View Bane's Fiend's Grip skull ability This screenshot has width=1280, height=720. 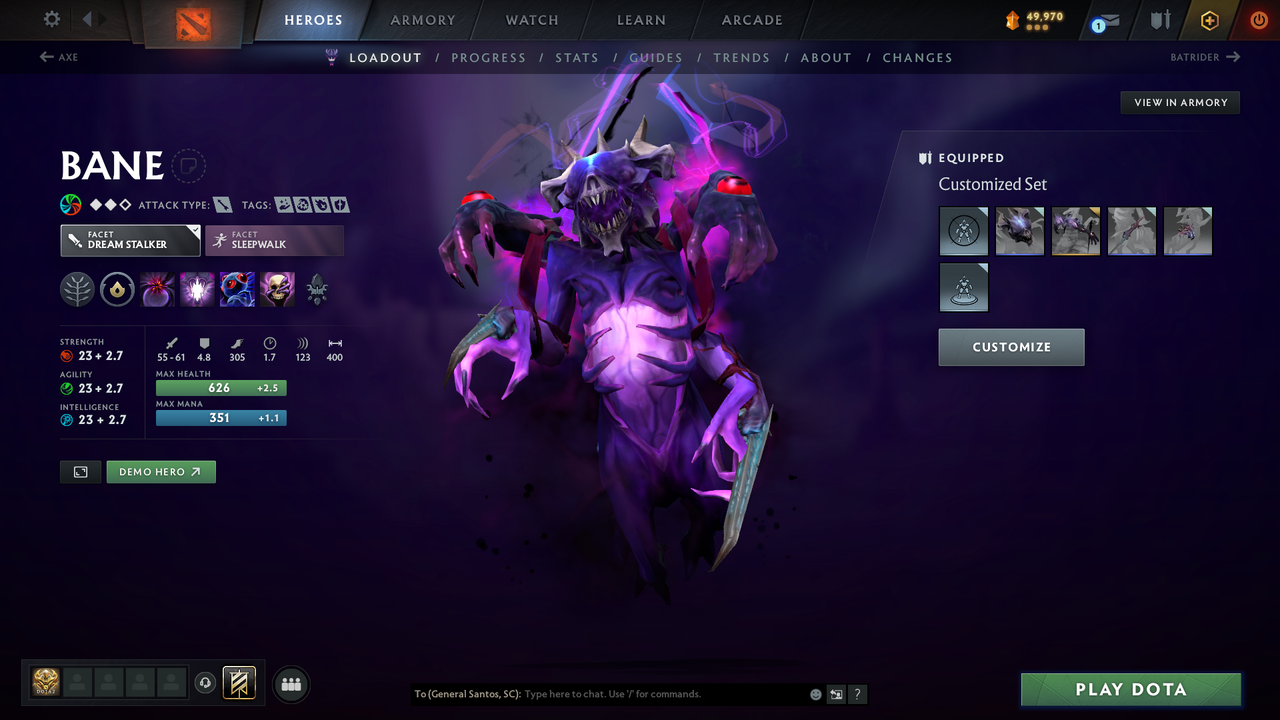(276, 289)
